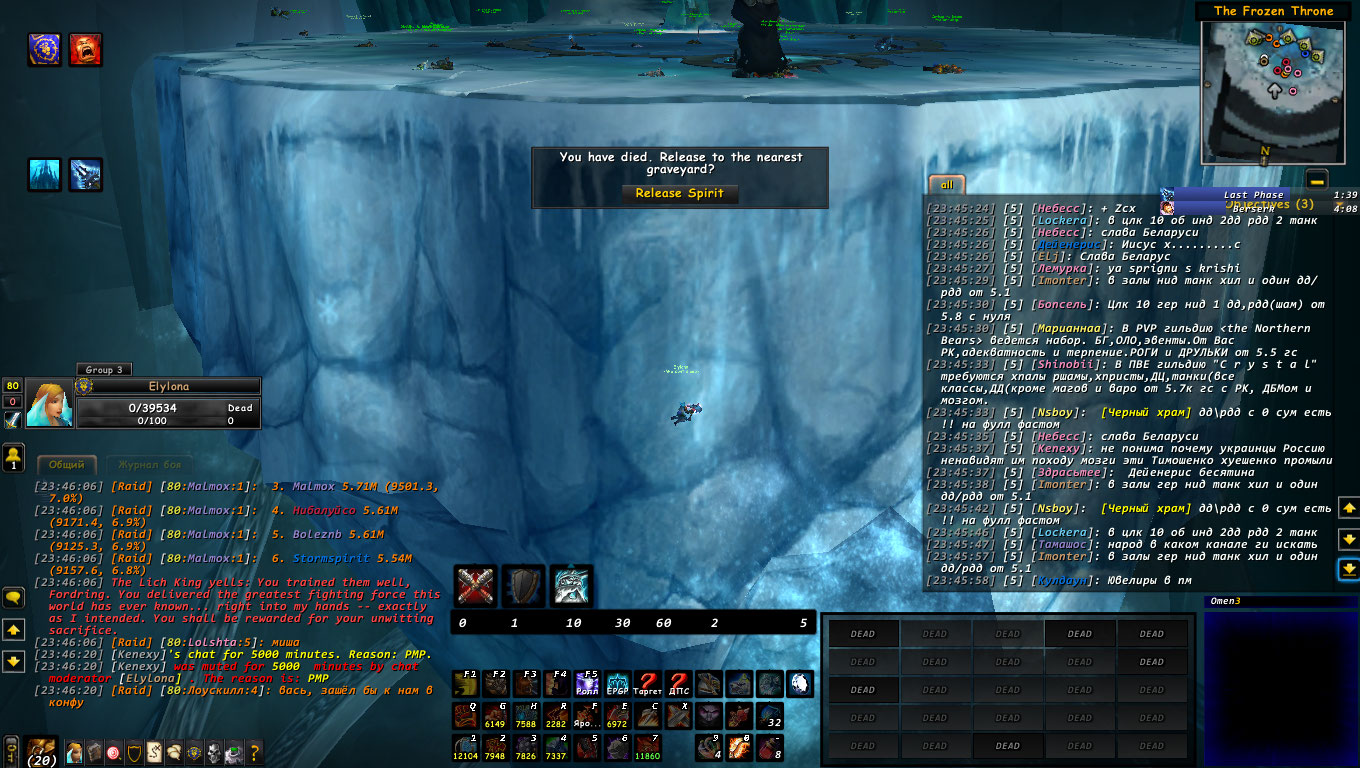Jump right chat window to bottom
Screen dimensions: 1360x768
coord(1348,569)
